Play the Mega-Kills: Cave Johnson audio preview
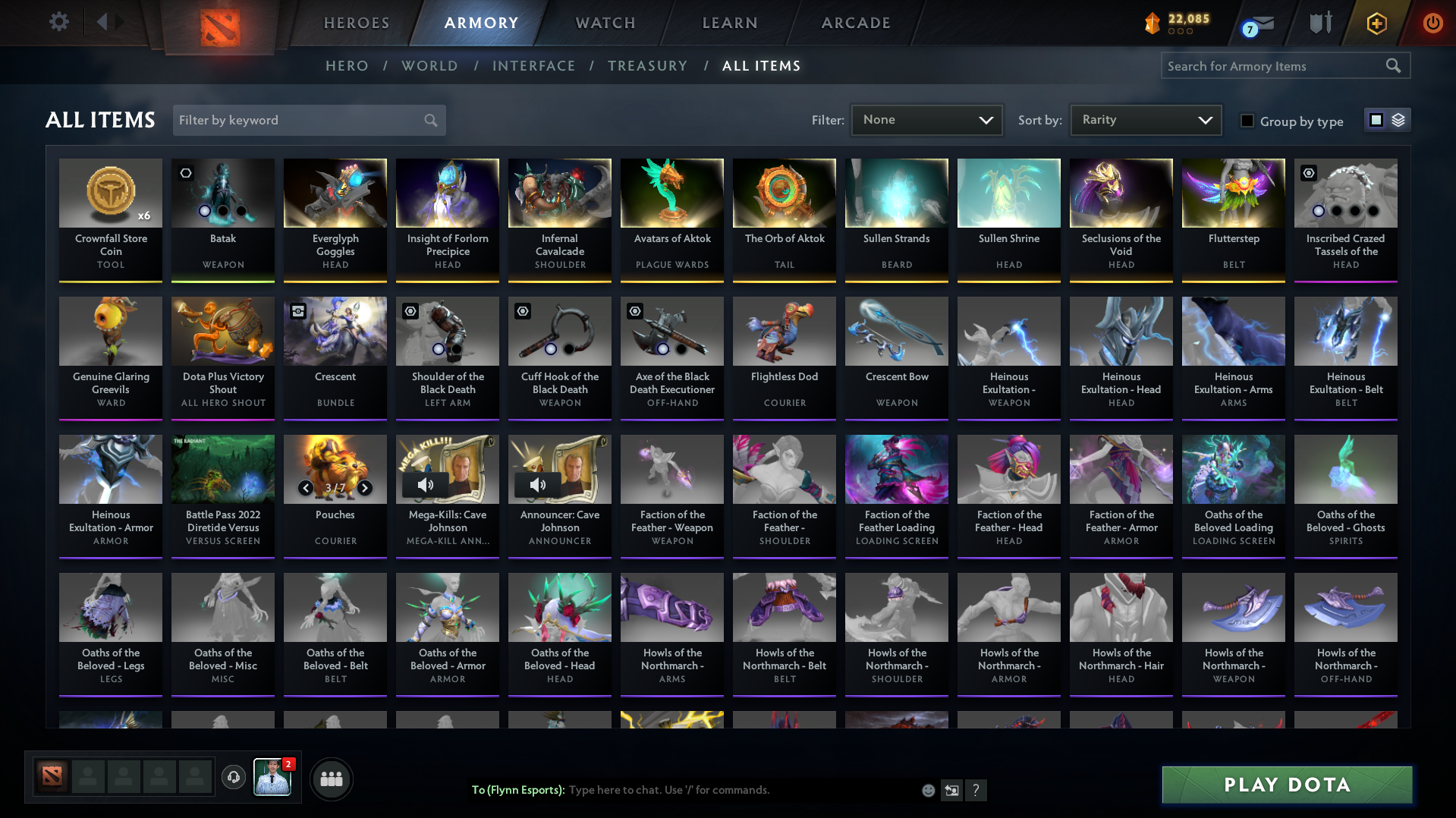The height and width of the screenshot is (818, 1456). (x=426, y=485)
